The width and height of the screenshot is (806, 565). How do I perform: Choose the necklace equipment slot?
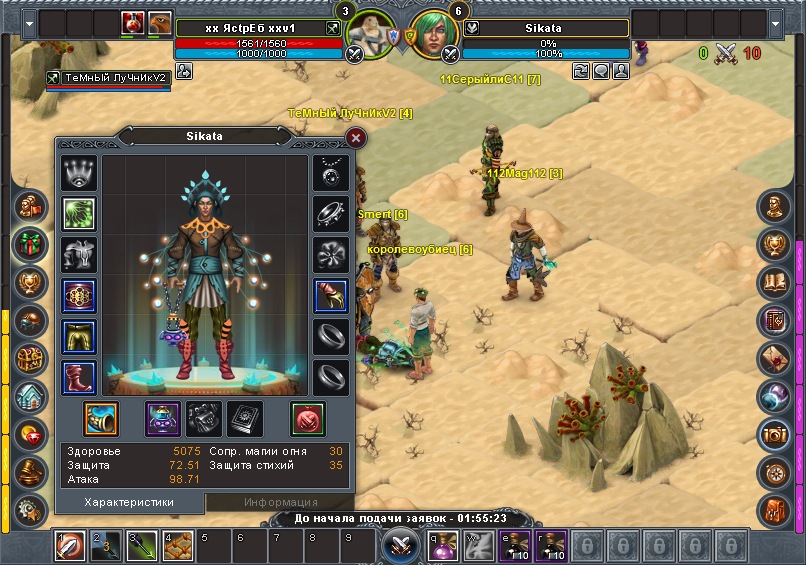(331, 173)
